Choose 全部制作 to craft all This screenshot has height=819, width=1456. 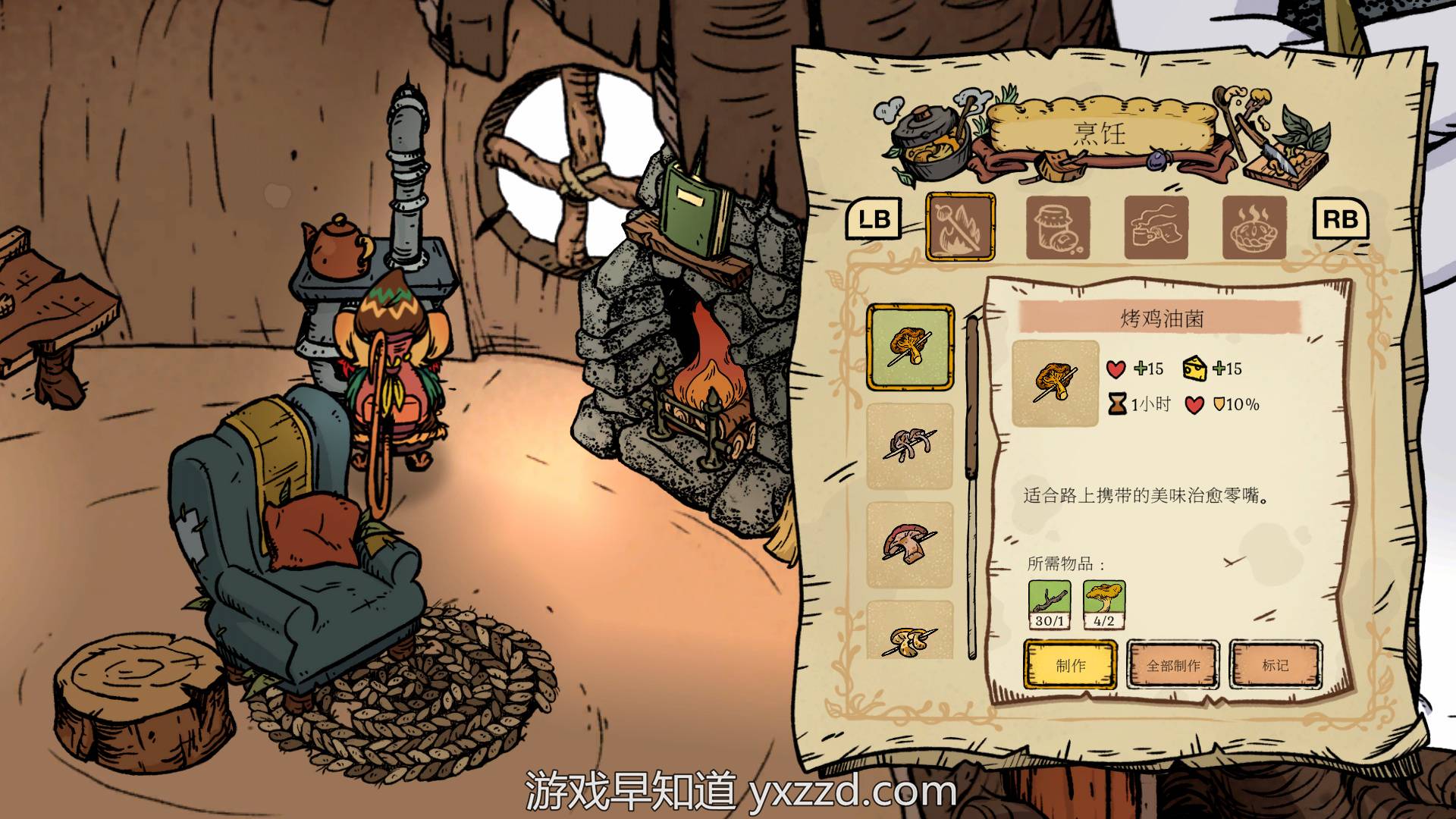[x=1172, y=665]
